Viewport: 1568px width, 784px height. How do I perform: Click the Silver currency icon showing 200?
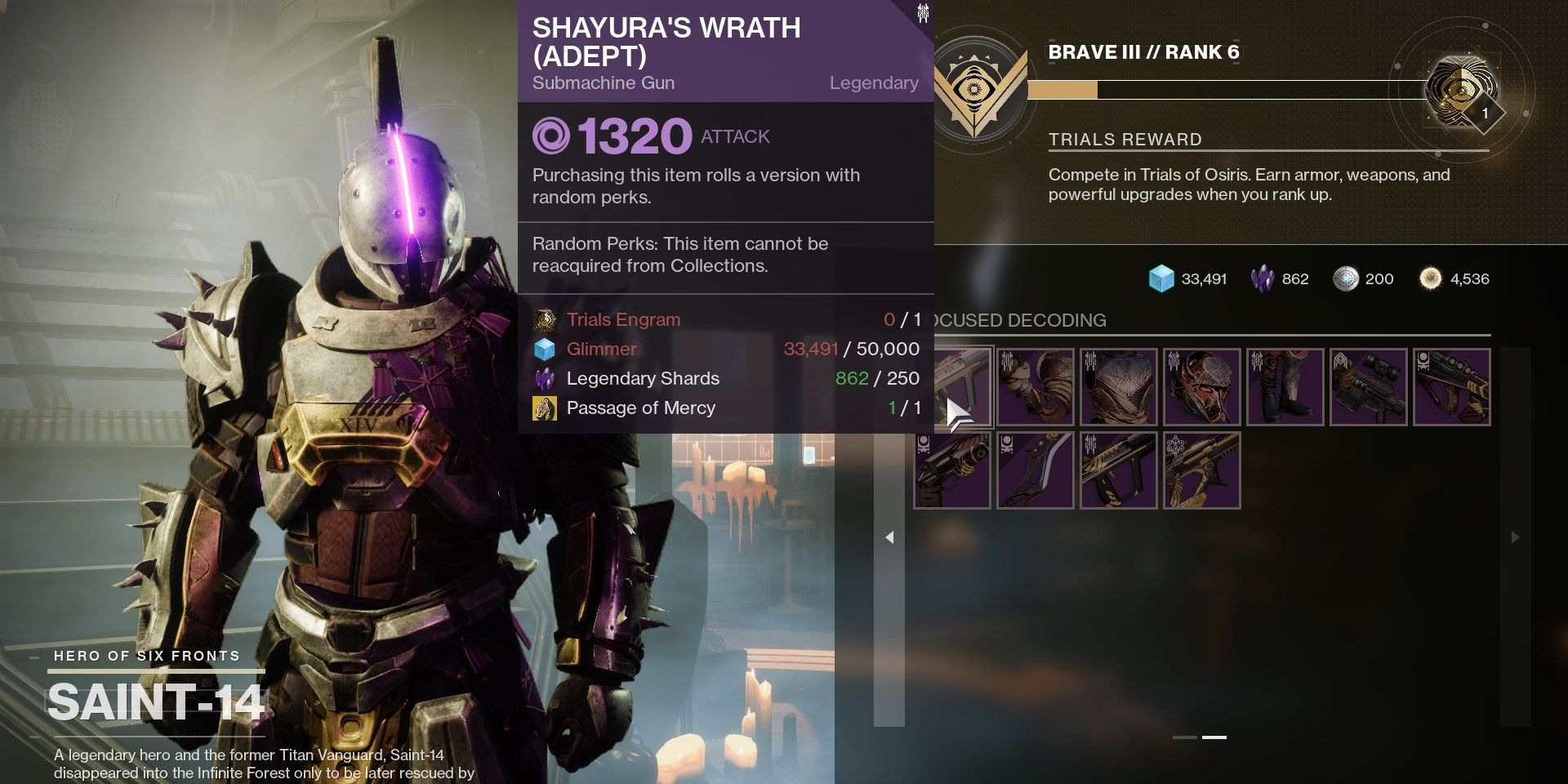tap(1344, 278)
